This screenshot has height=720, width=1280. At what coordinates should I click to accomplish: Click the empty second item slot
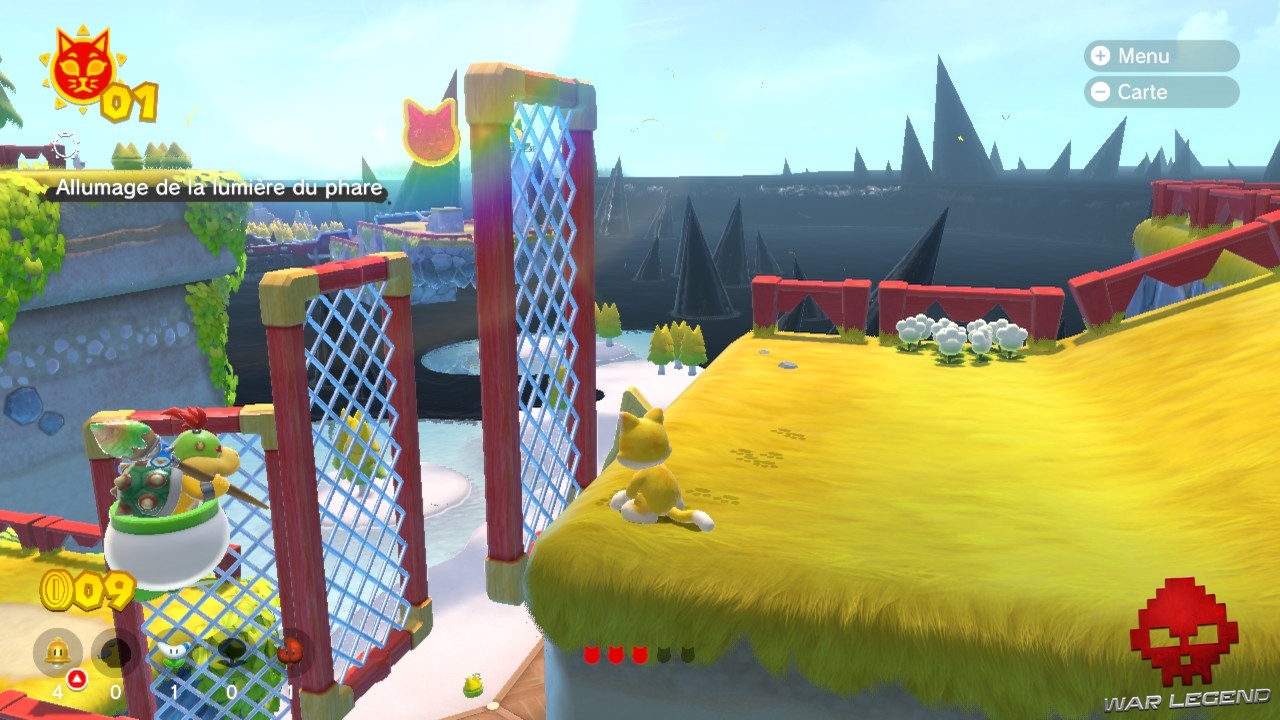(113, 650)
